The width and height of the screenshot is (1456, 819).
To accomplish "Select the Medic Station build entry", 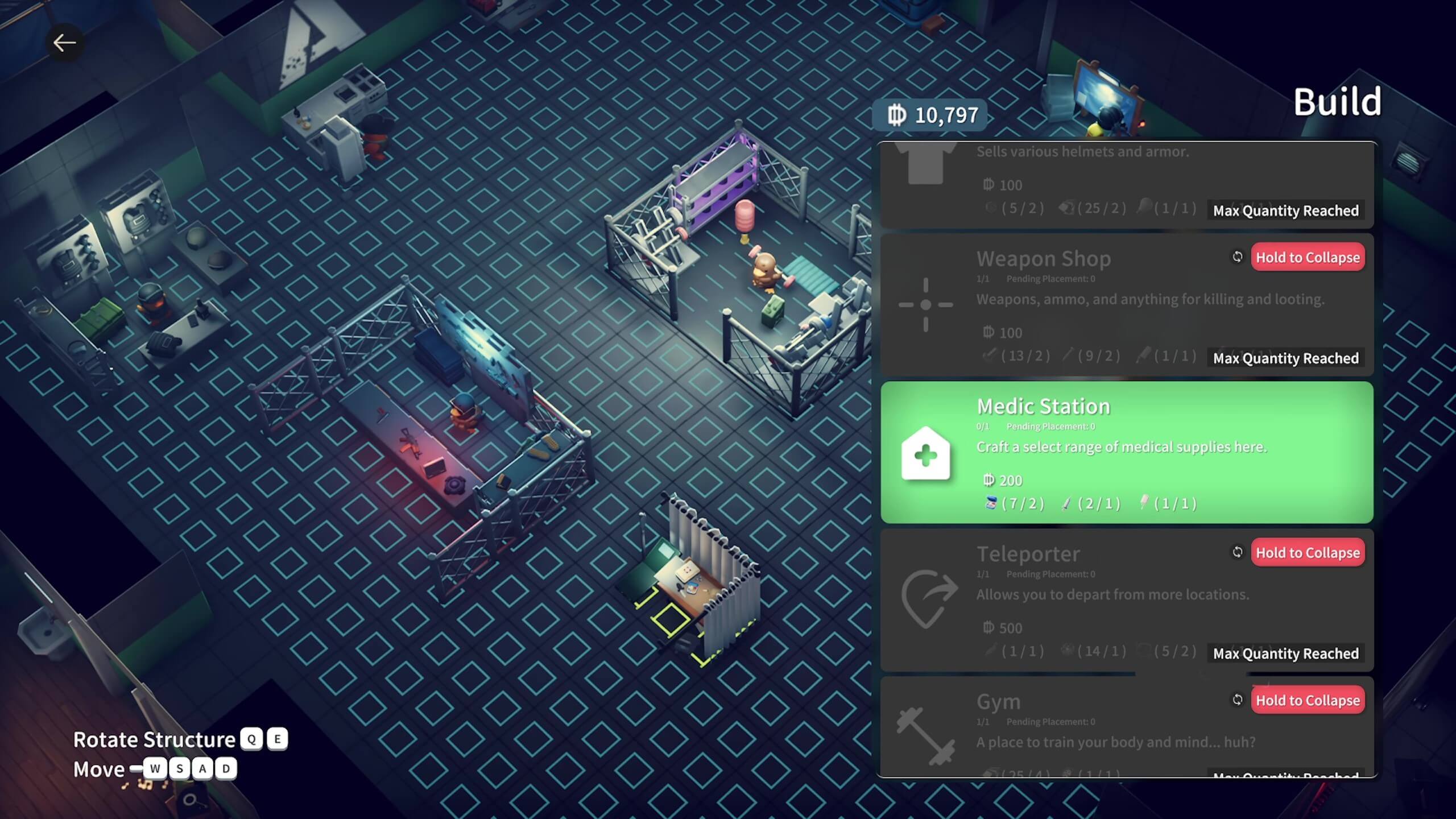I will [x=1126, y=452].
